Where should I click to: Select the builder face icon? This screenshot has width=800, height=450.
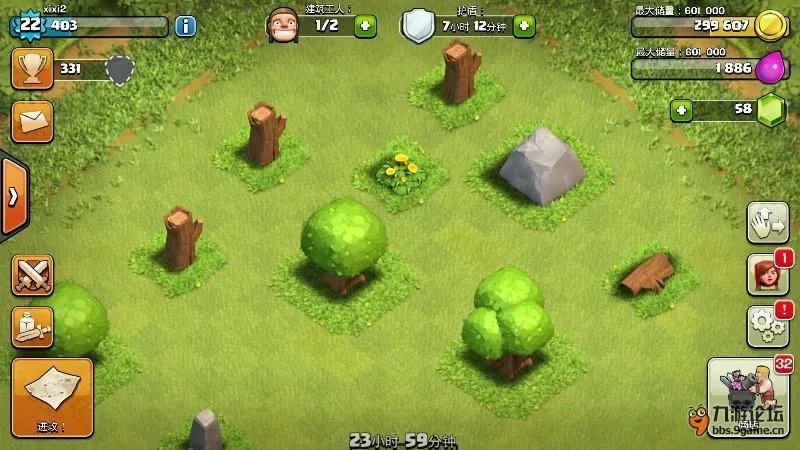283,25
